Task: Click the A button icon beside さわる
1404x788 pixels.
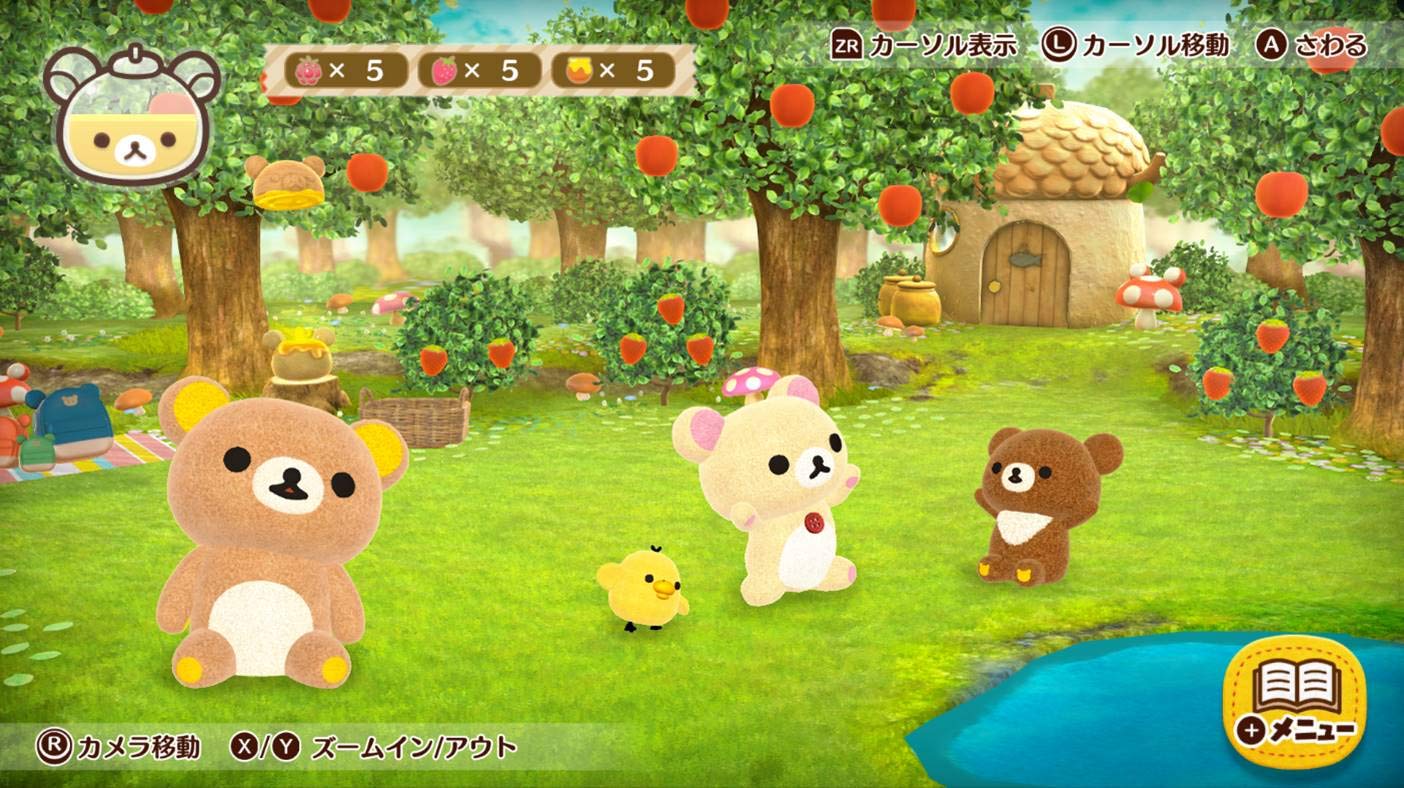Action: click(x=1269, y=45)
